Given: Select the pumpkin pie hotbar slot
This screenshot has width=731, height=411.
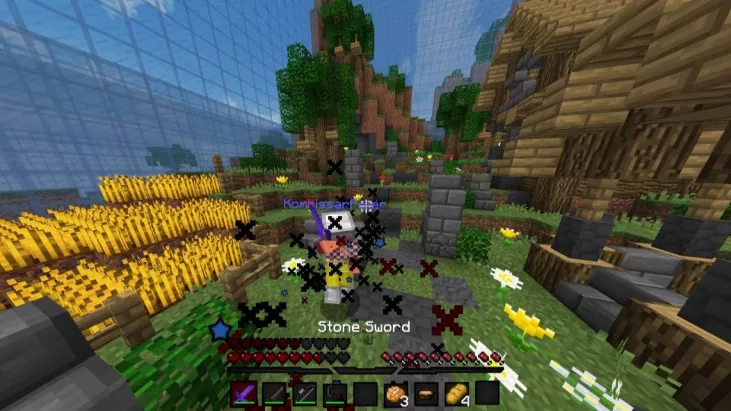Looking at the screenshot, I should tap(426, 393).
